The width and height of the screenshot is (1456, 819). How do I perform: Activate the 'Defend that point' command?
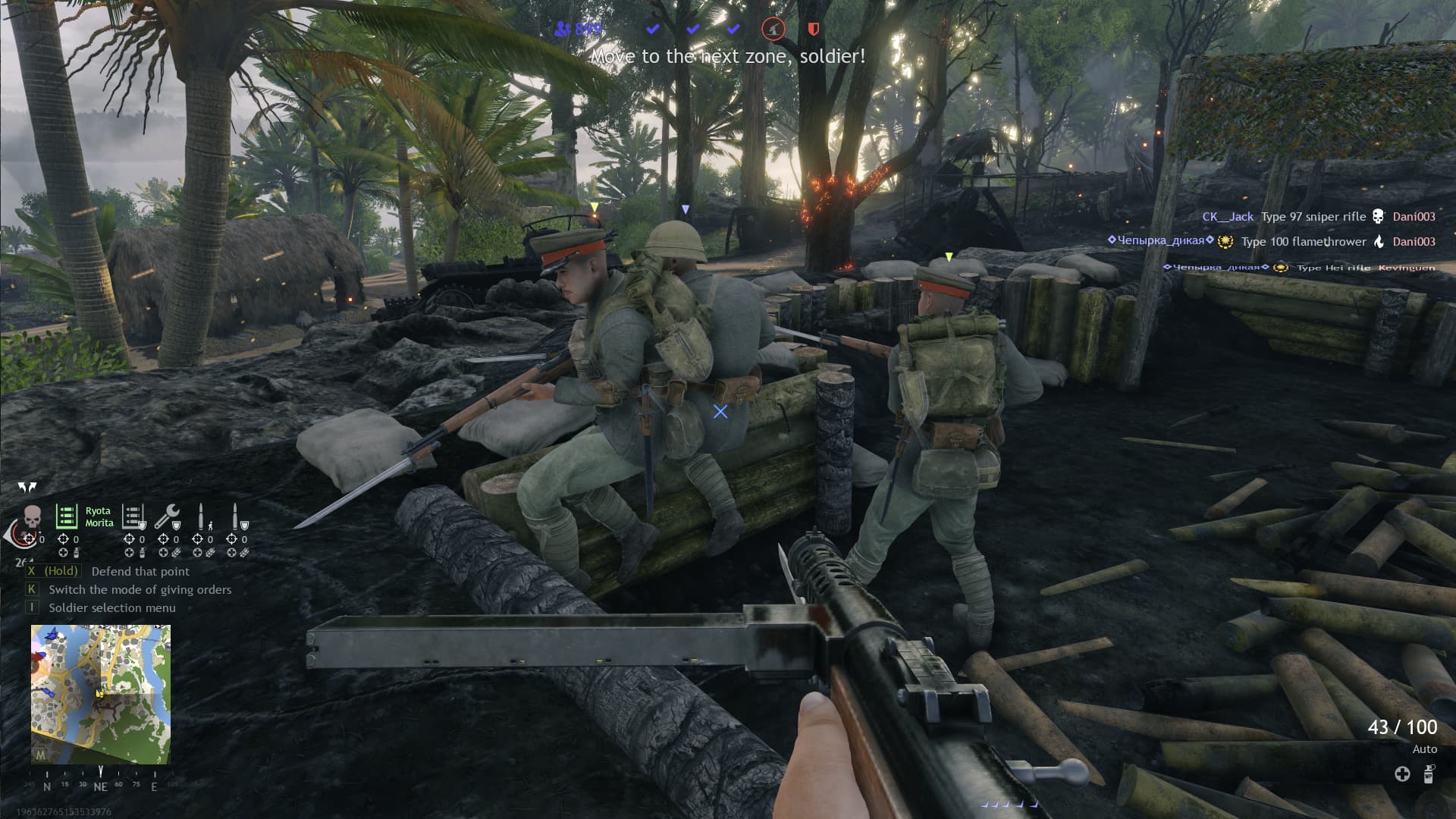tap(140, 571)
